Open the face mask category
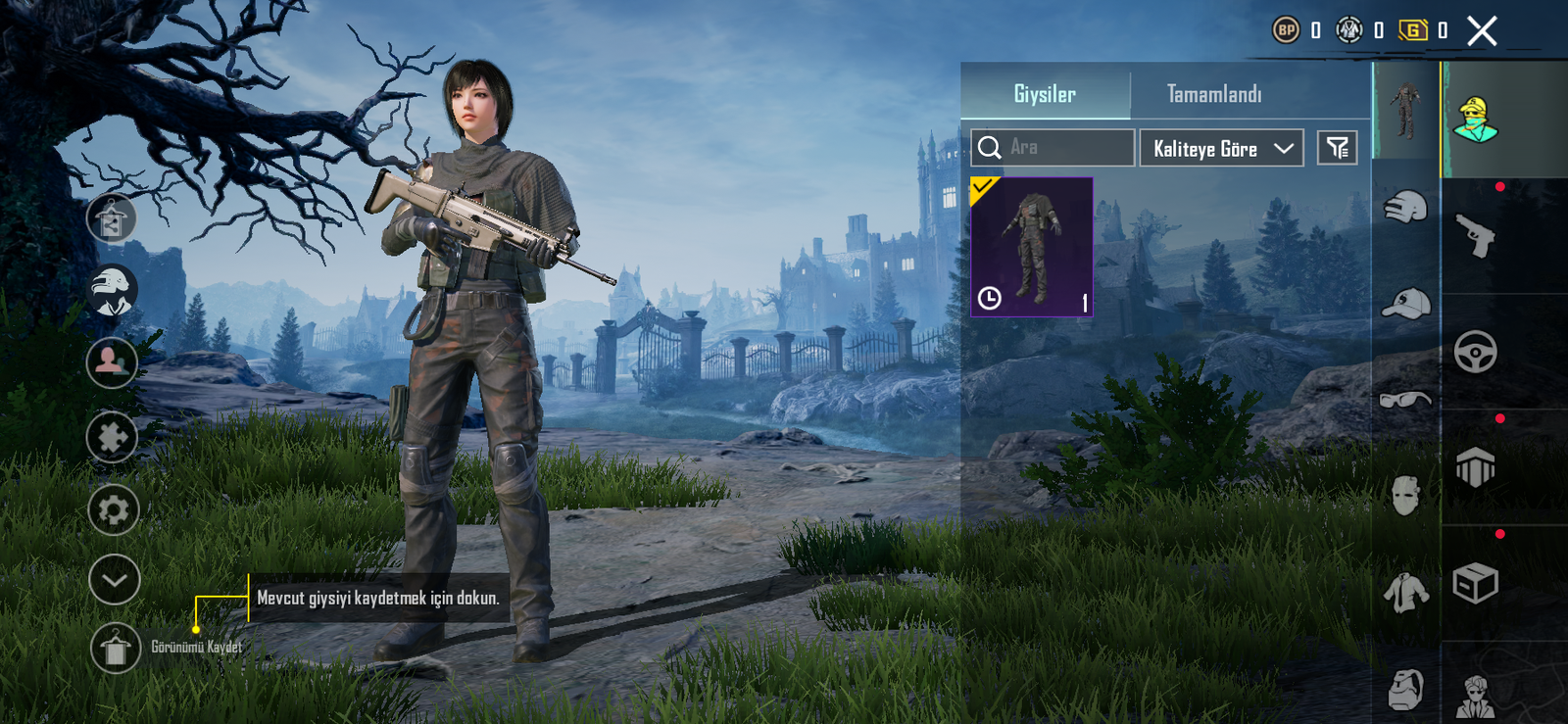Viewport: 1568px width, 724px height. click(1405, 496)
